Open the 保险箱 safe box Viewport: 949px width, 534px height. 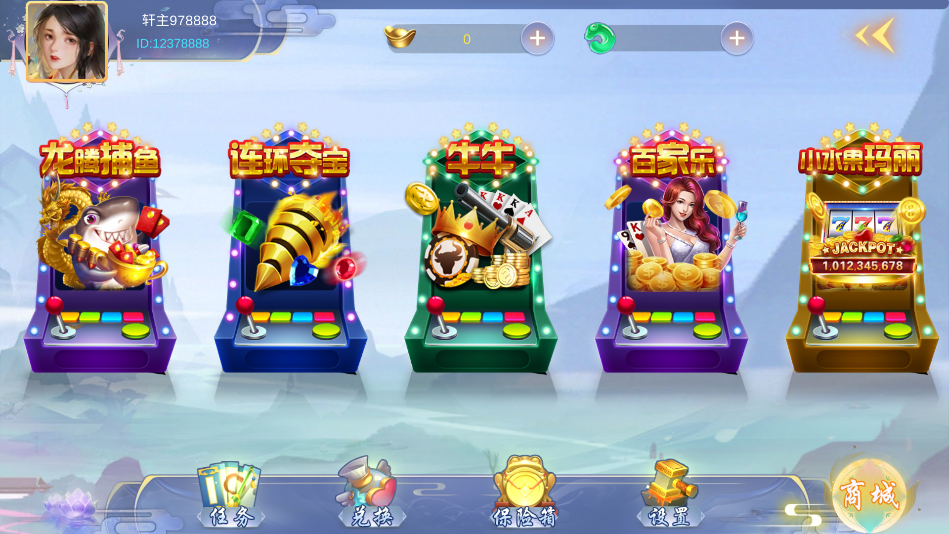point(523,494)
